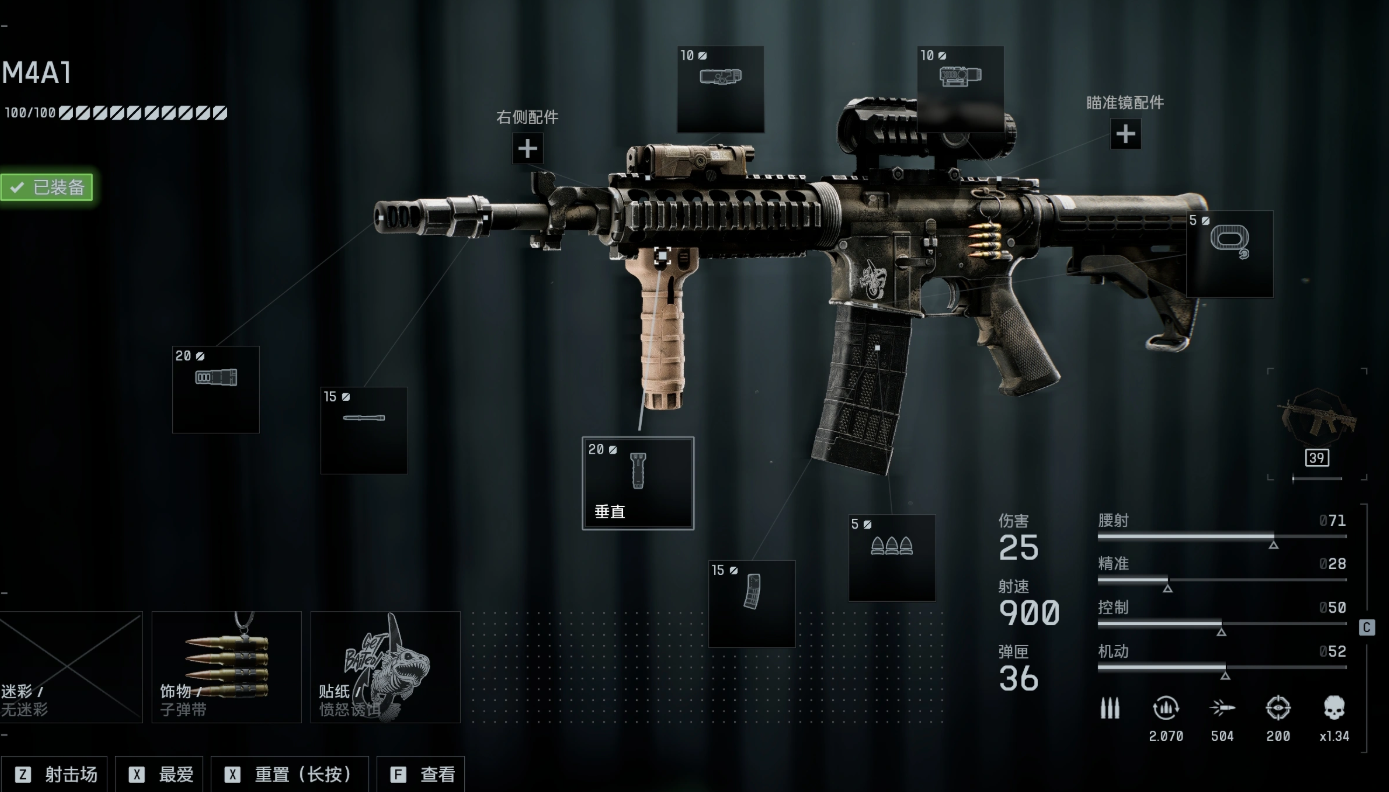This screenshot has width=1389, height=792.
Task: Enter the firing range 射击场
Action: [x=58, y=774]
